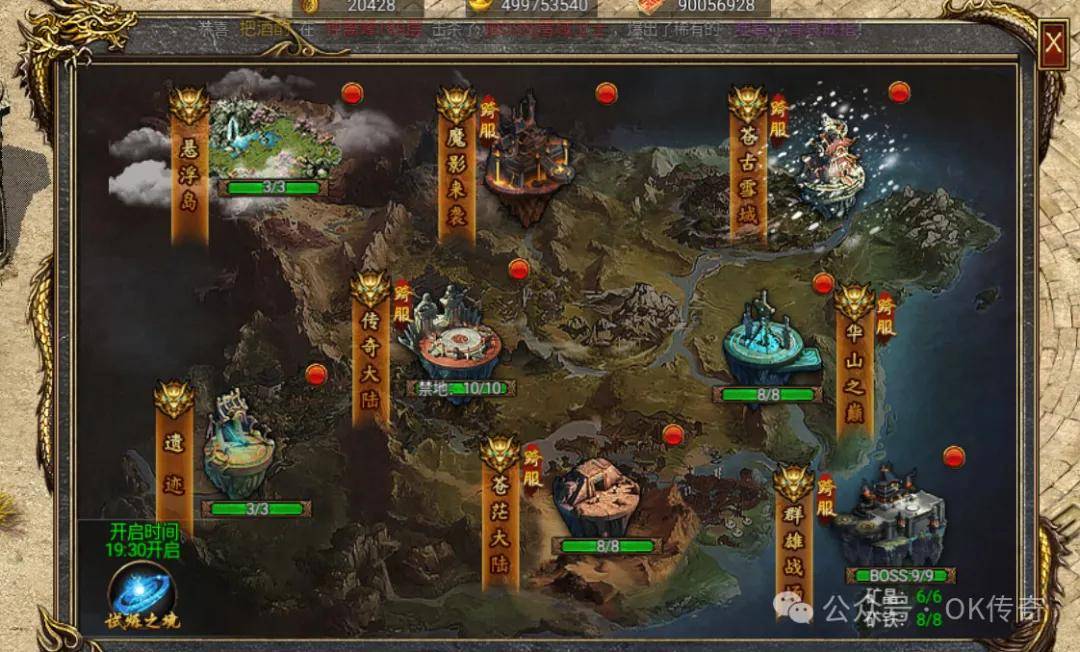
Task: Close the world map window
Action: coord(1052,45)
